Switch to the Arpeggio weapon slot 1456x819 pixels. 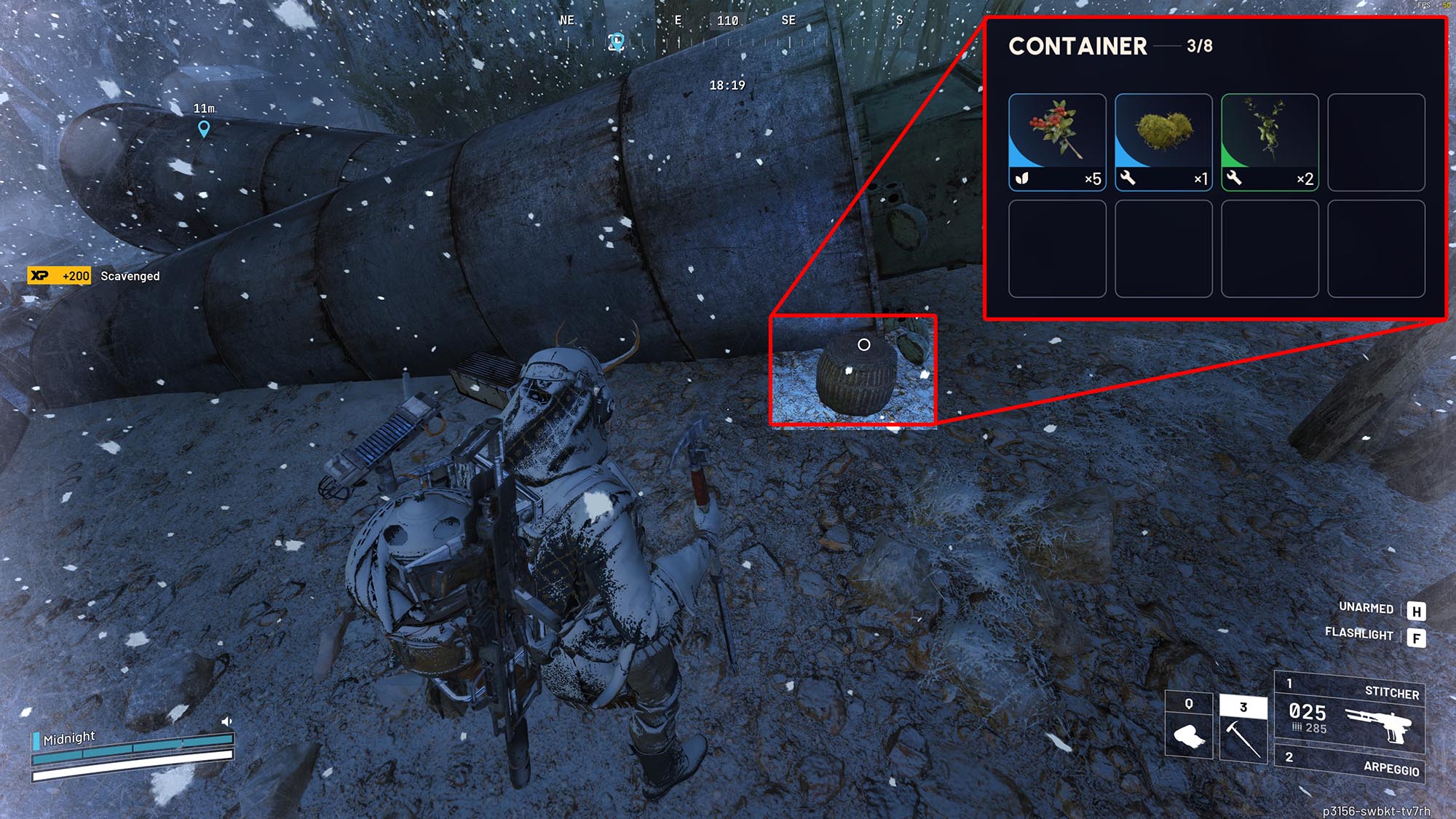[x=1349, y=765]
